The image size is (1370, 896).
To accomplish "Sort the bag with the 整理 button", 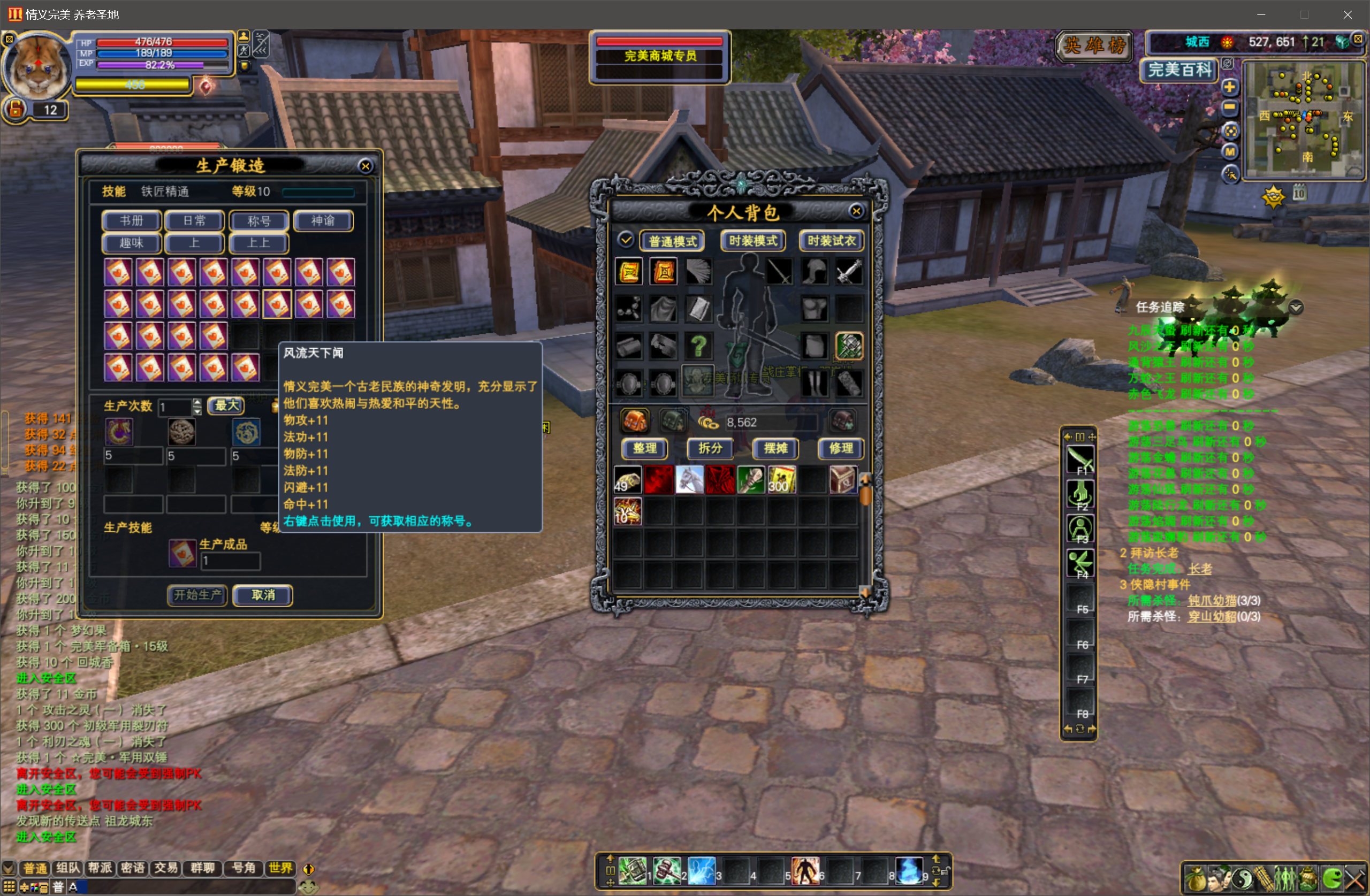I will pos(645,448).
